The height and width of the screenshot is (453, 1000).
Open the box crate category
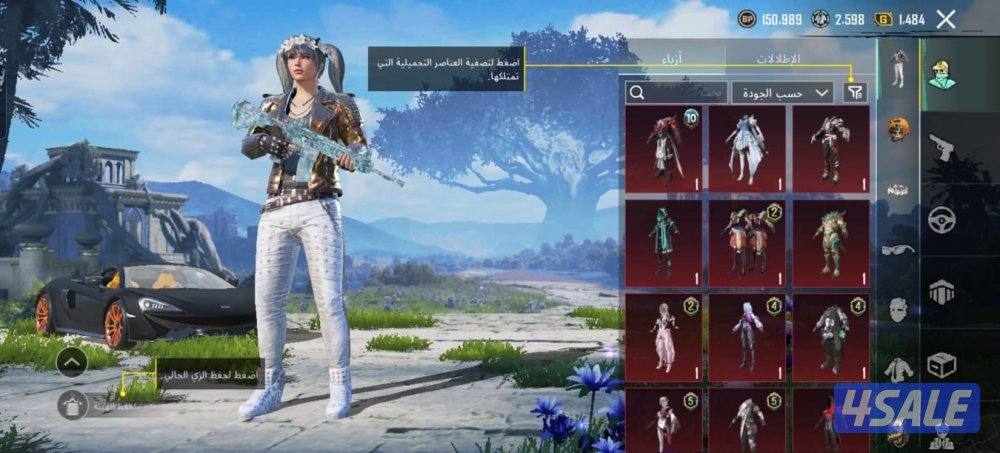point(941,364)
